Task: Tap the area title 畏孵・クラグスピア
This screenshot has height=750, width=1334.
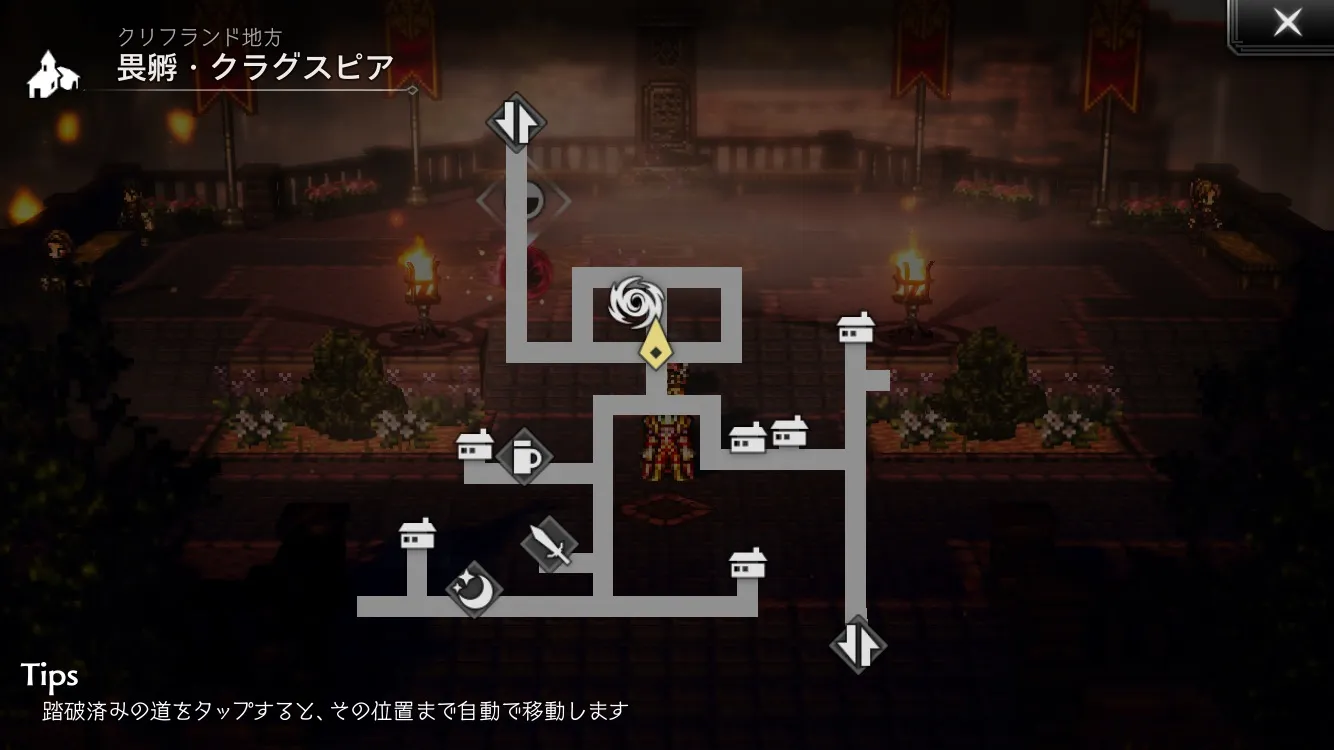Action: 255,66
